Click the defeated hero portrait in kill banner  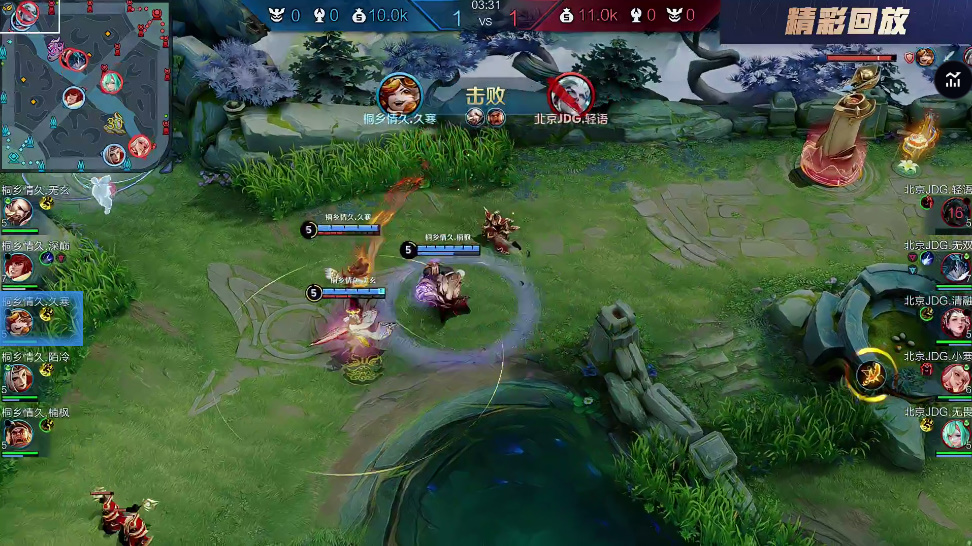coord(570,94)
